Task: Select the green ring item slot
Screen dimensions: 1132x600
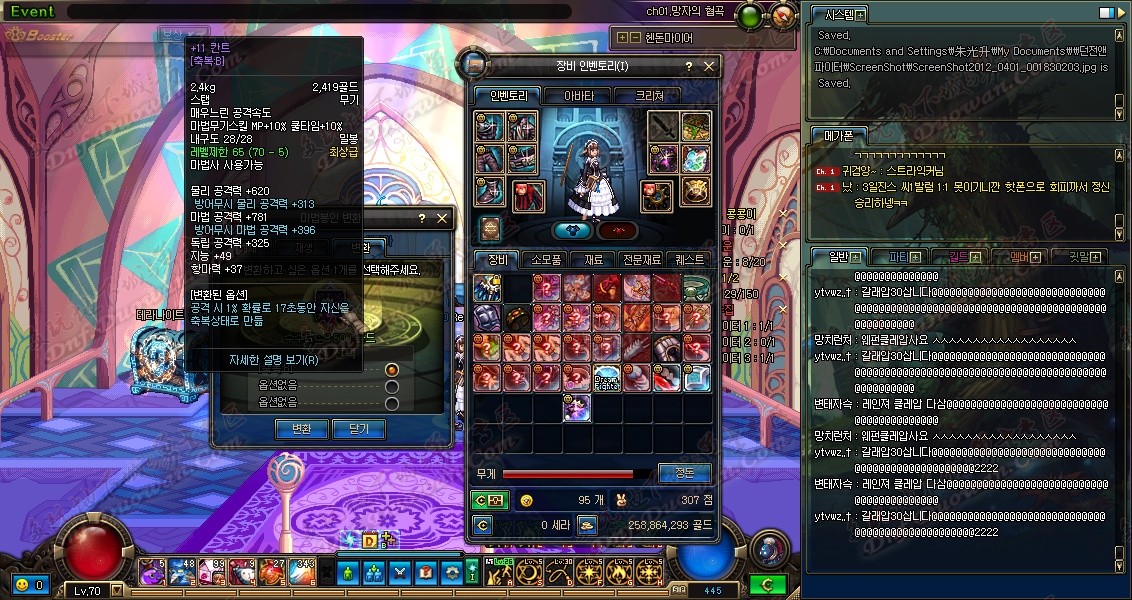Action: (696, 288)
